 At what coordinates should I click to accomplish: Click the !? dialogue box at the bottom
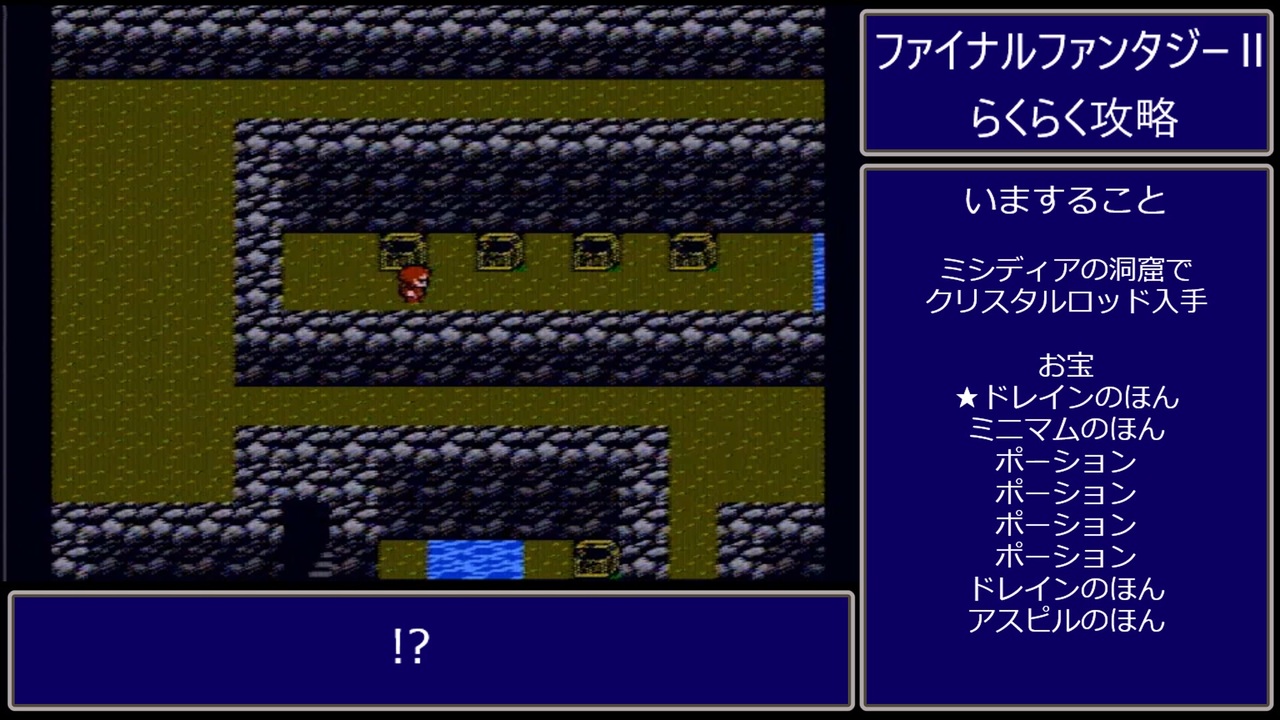point(411,650)
